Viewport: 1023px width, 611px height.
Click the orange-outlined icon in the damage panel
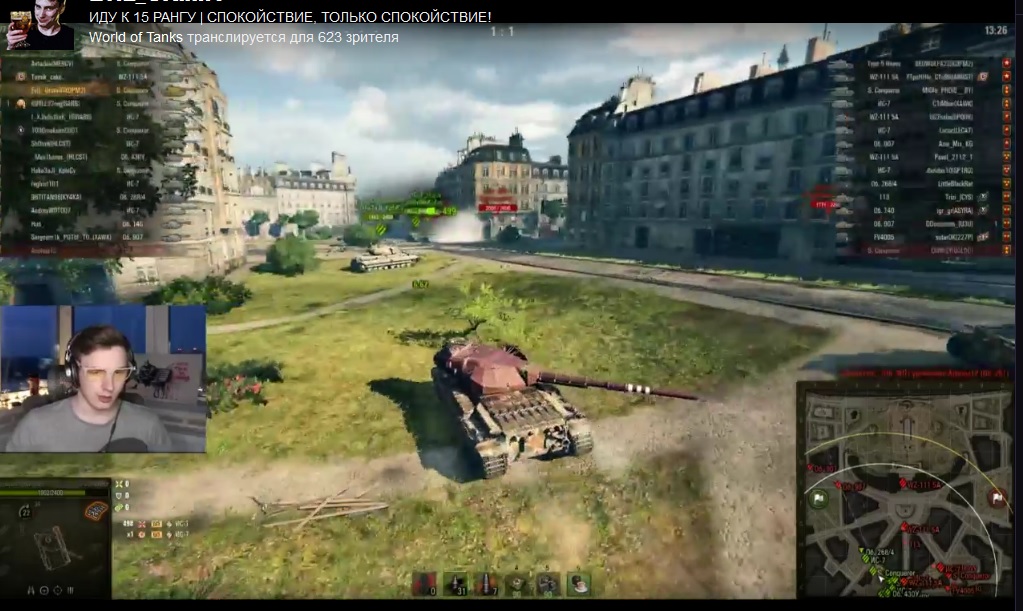click(96, 512)
